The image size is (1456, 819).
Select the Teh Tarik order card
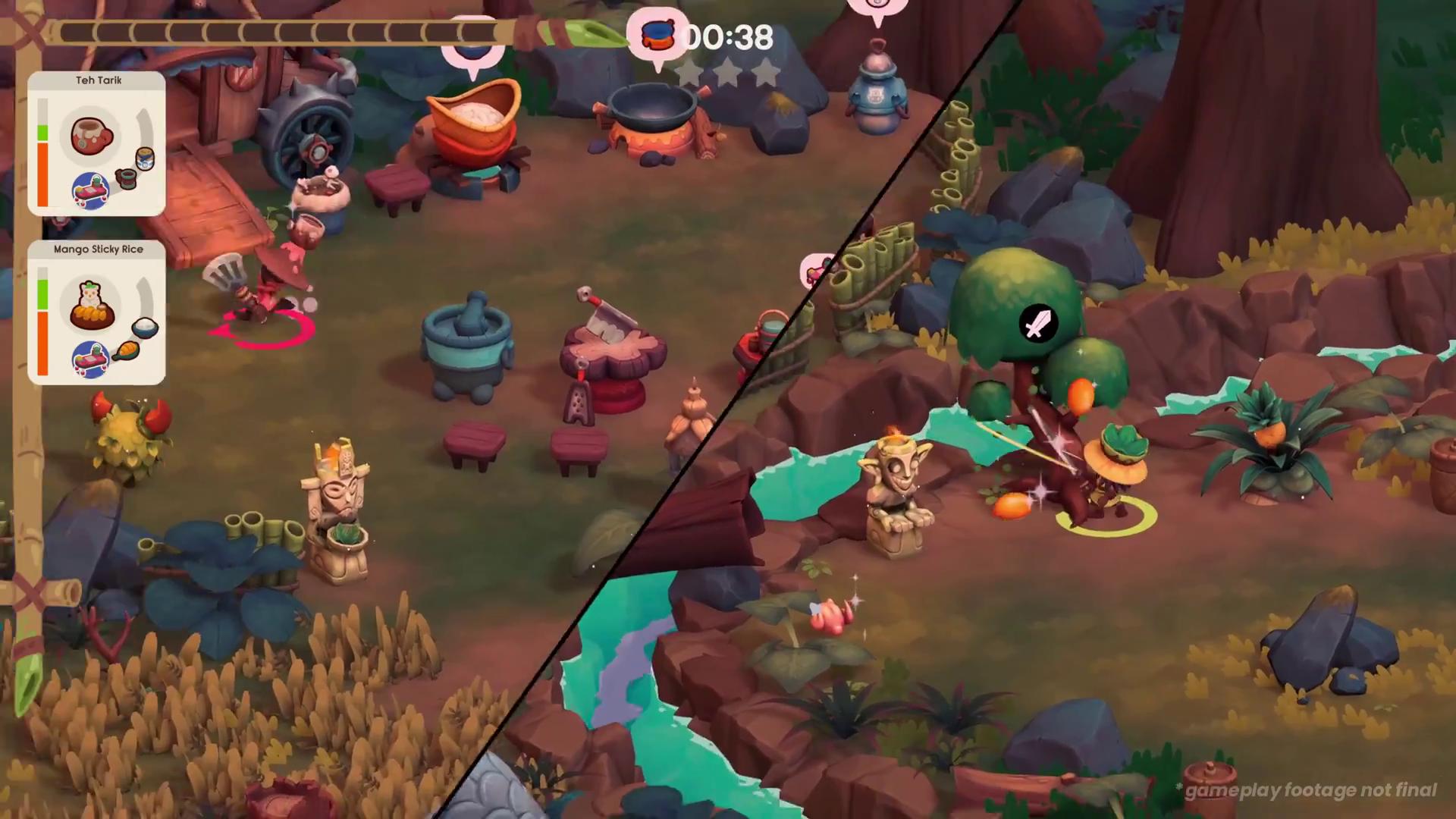pos(96,144)
